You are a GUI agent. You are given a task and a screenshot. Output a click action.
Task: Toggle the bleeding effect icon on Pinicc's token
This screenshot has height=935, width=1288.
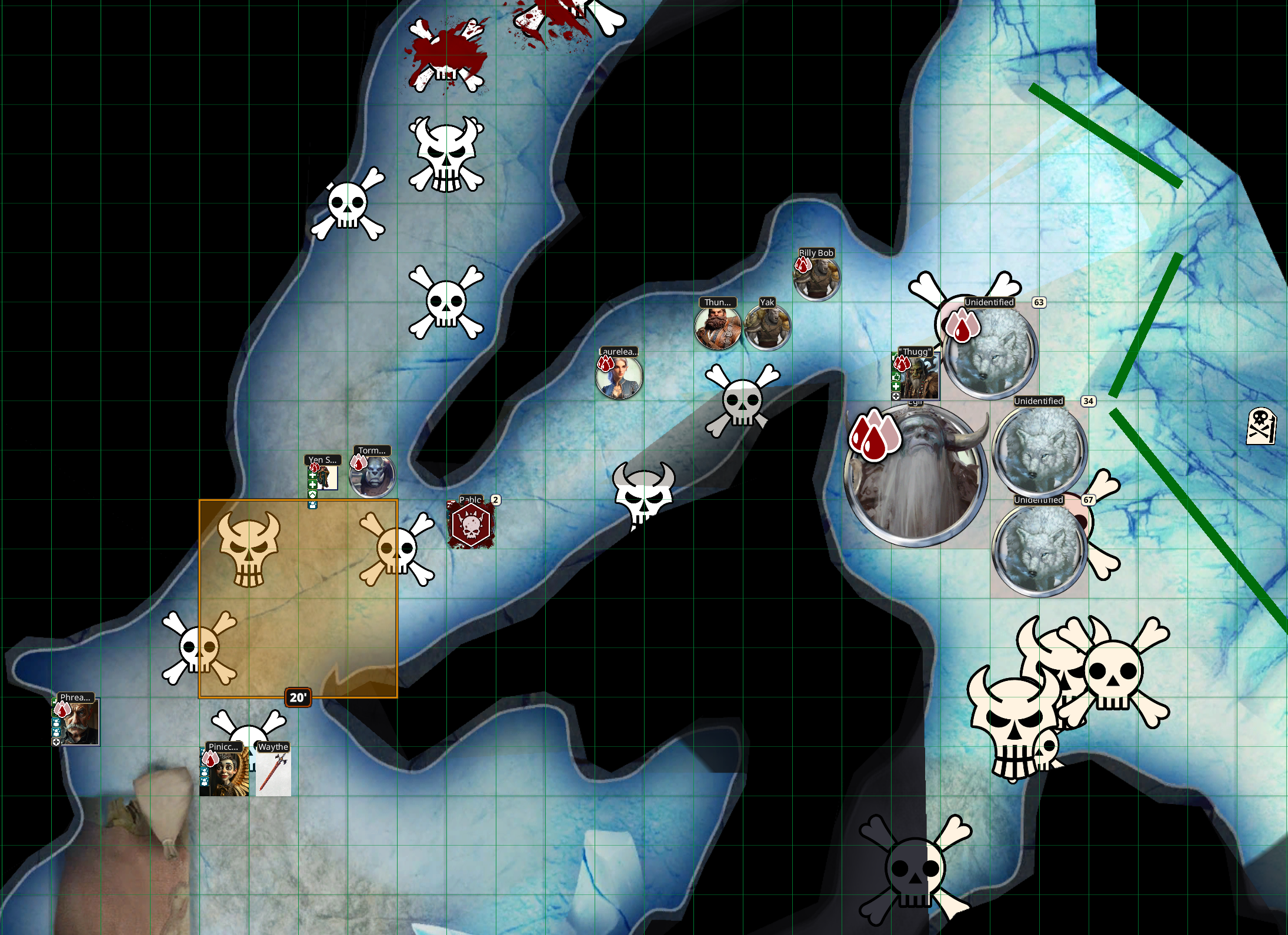pyautogui.click(x=211, y=759)
